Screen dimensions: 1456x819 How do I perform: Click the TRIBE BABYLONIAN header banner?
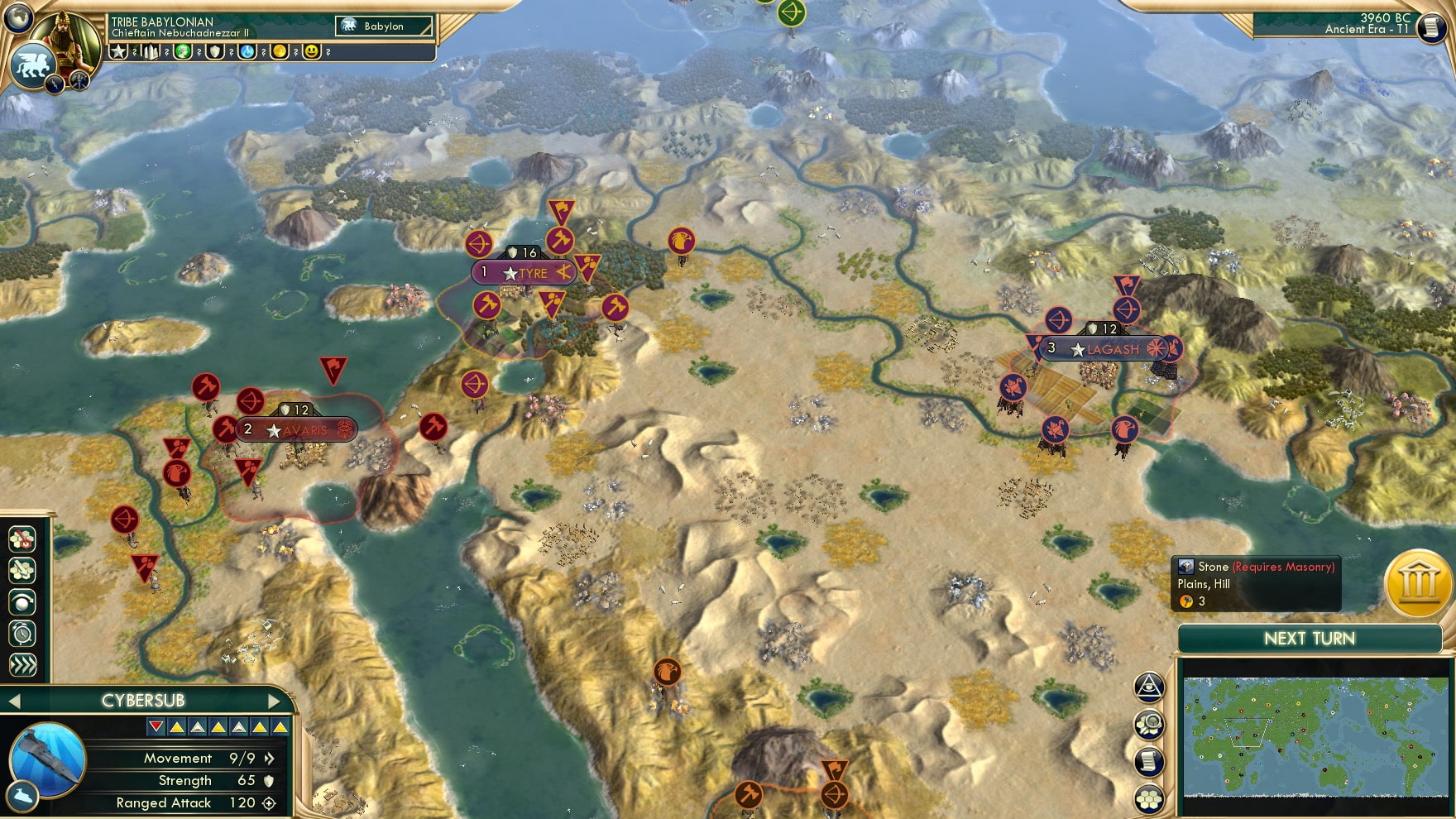coord(162,21)
